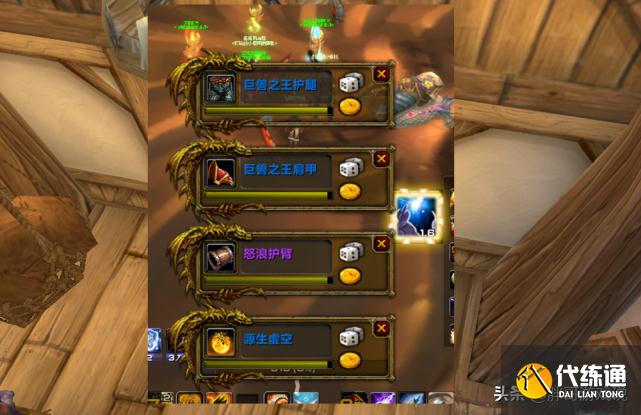The width and height of the screenshot is (641, 415).
Task: Choose Greed coin for 怒浪护臂
Action: [x=350, y=274]
